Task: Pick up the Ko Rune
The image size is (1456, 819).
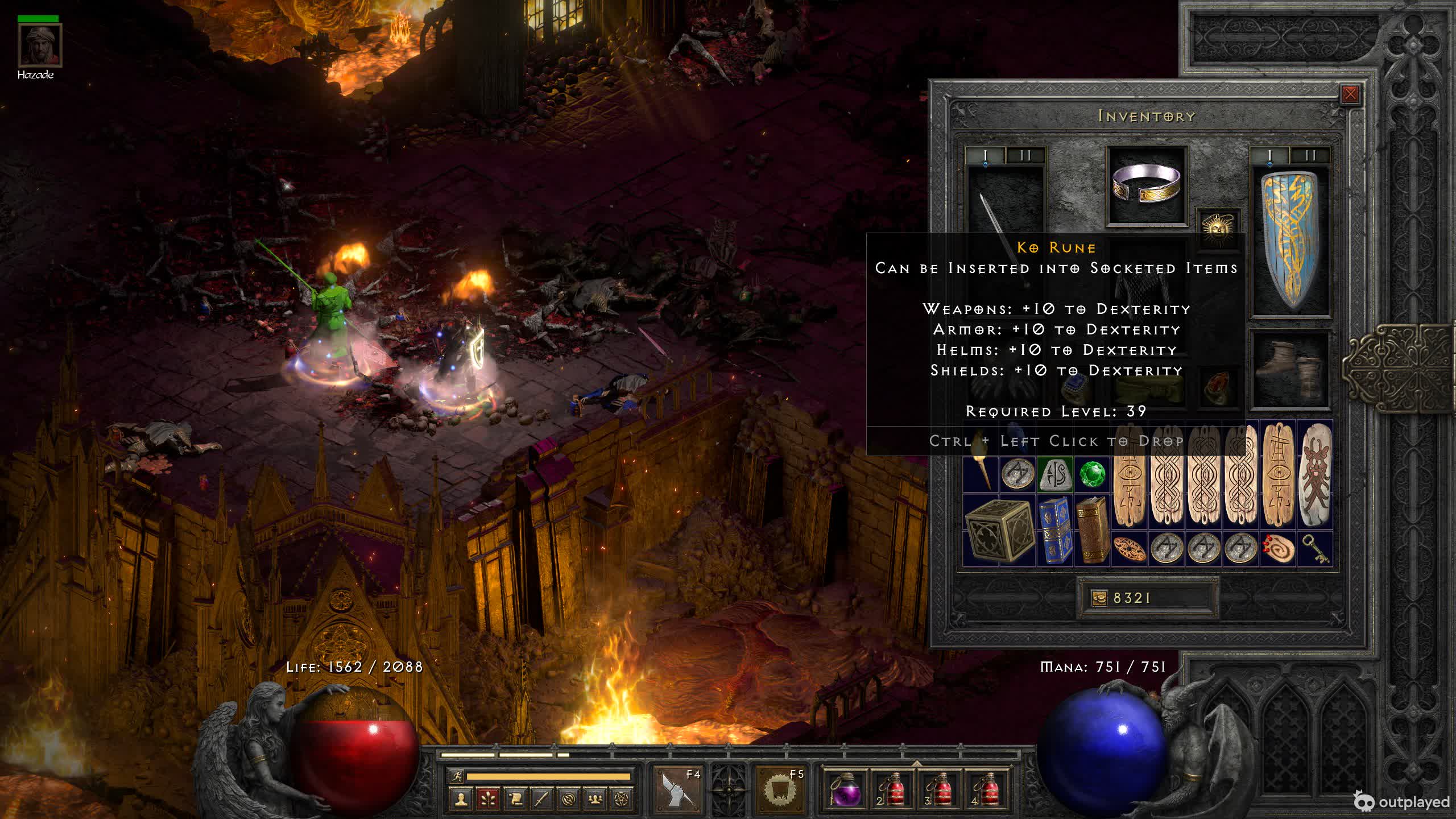Action: 1054,474
